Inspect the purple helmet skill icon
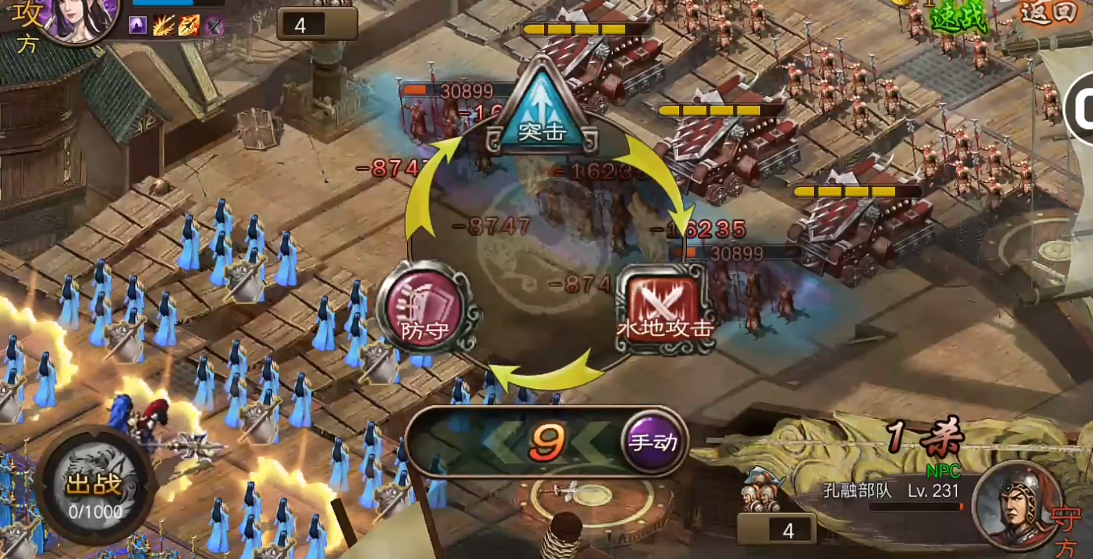 coord(213,26)
